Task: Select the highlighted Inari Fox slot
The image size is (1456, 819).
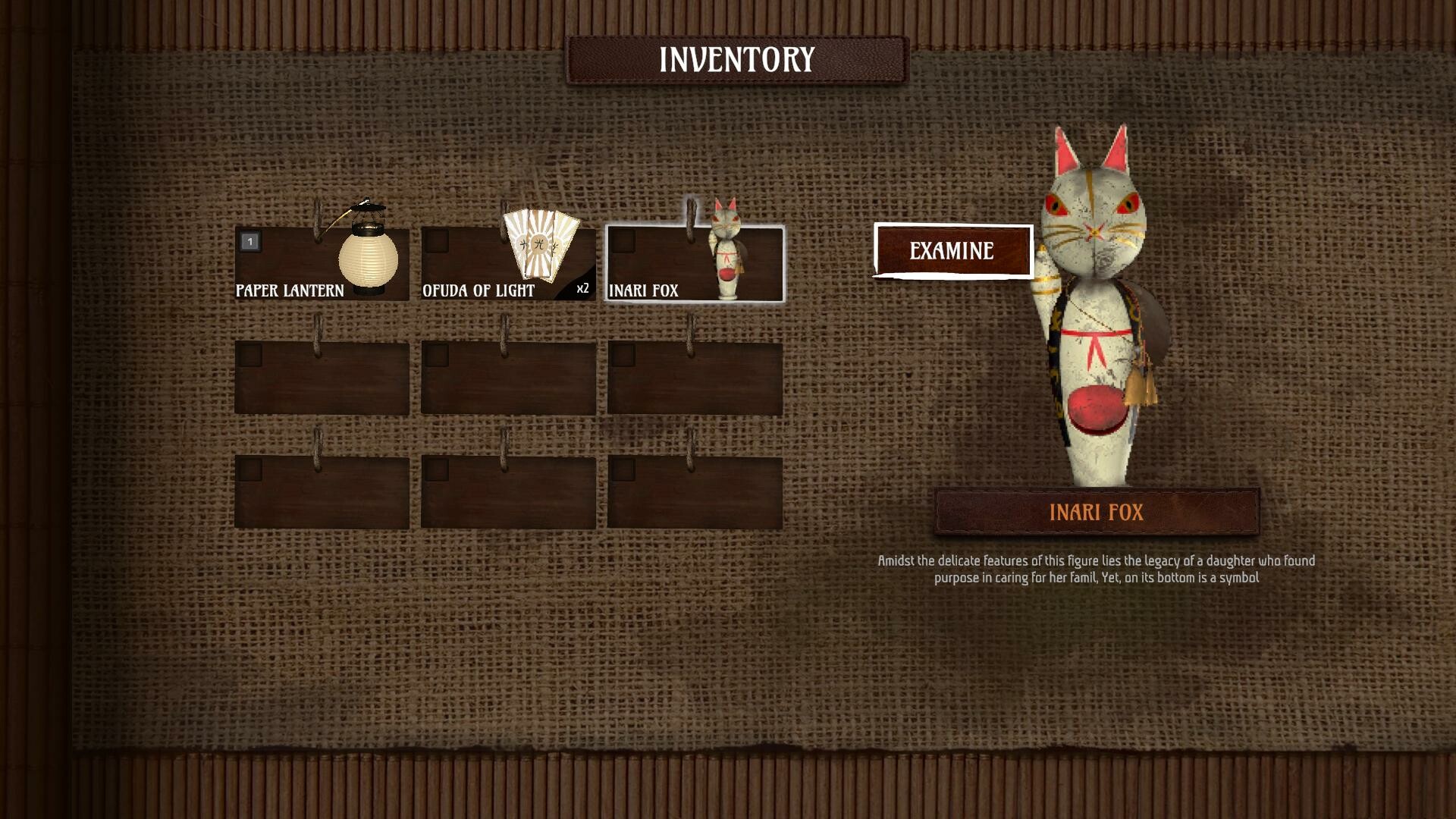Action: [x=692, y=265]
